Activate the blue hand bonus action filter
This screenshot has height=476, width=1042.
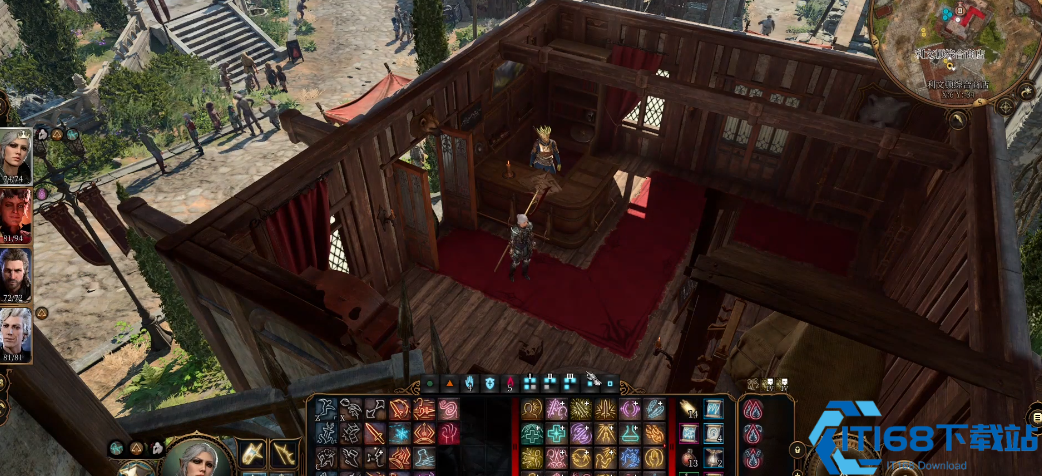pyautogui.click(x=469, y=382)
